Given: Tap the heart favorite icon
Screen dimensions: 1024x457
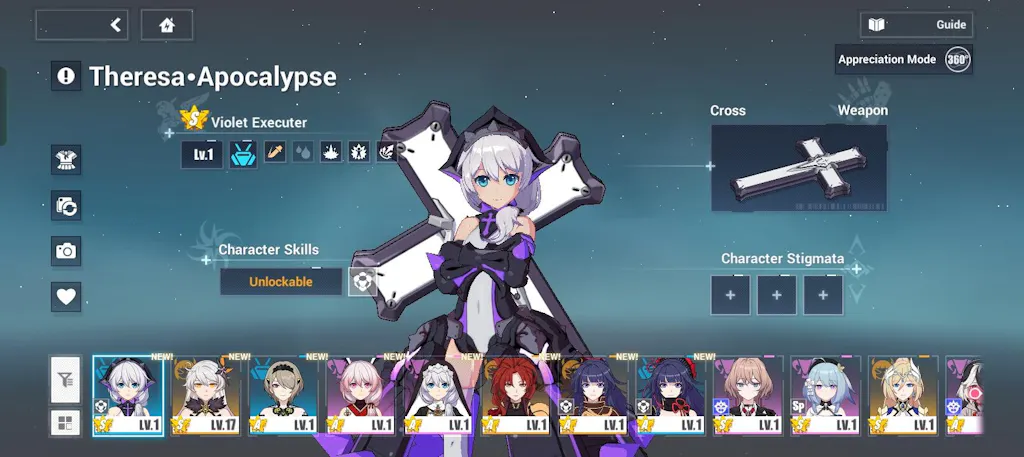Looking at the screenshot, I should pyautogui.click(x=66, y=297).
